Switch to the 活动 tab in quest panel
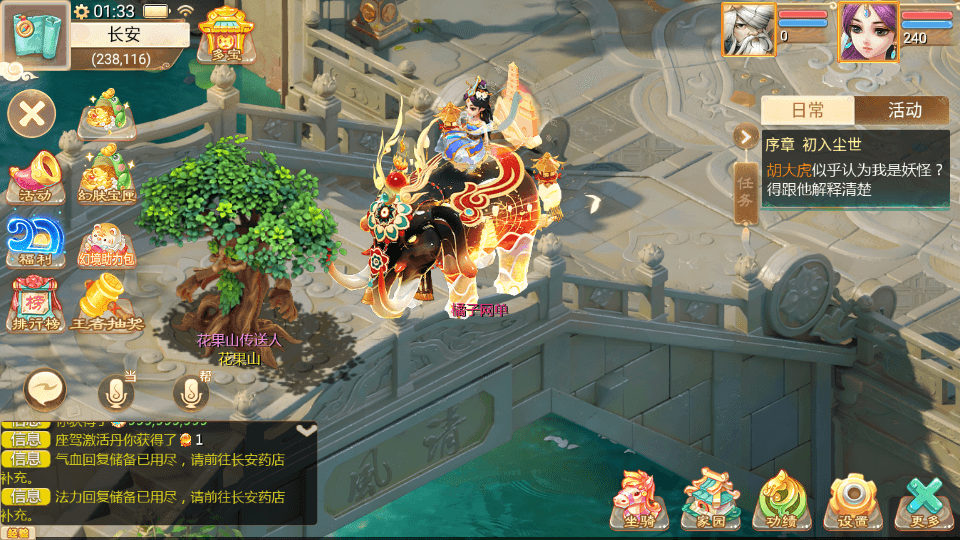The width and height of the screenshot is (960, 540). 903,110
